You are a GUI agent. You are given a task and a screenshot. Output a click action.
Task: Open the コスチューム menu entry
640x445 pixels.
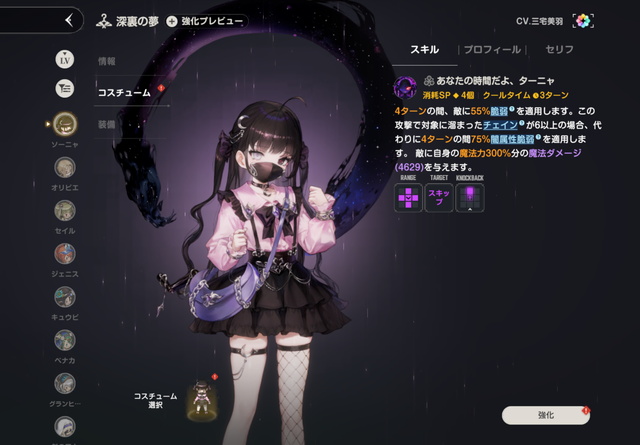(123, 92)
